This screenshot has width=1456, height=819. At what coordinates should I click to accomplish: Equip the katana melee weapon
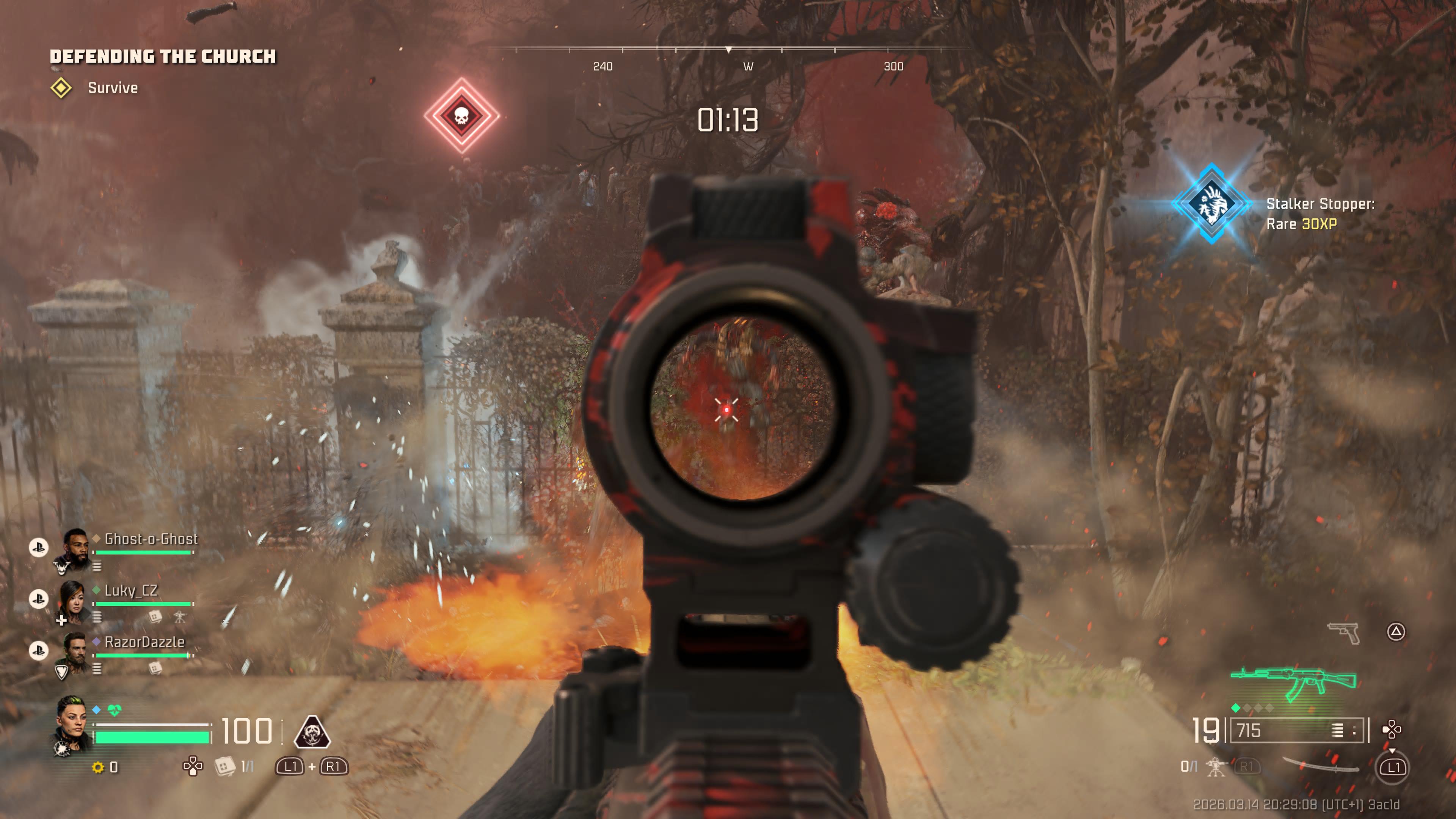pos(1320,765)
